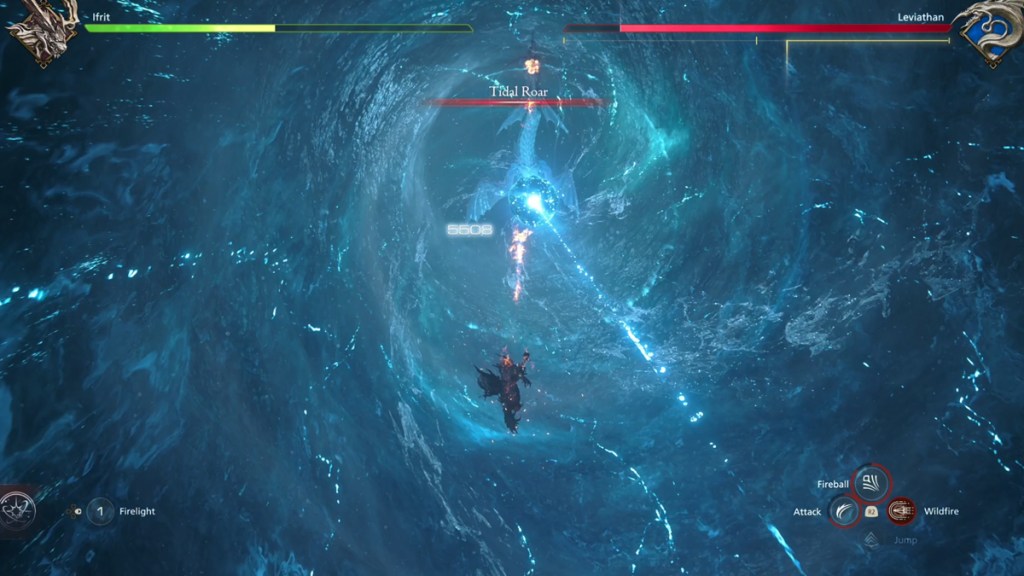Click the circular emblem in the bottom-left corner
This screenshot has width=1024, height=576.
point(18,512)
